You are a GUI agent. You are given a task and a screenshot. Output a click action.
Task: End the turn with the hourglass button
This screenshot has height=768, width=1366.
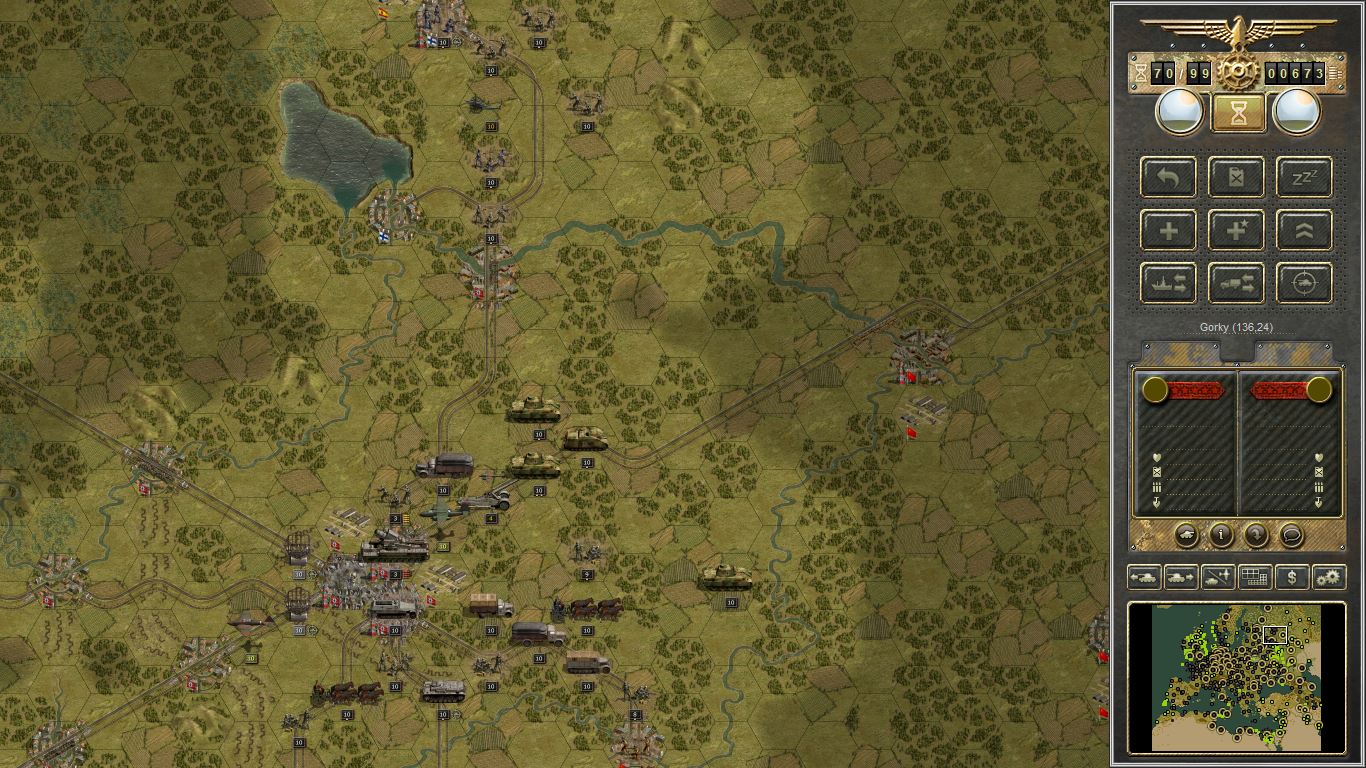click(1237, 111)
